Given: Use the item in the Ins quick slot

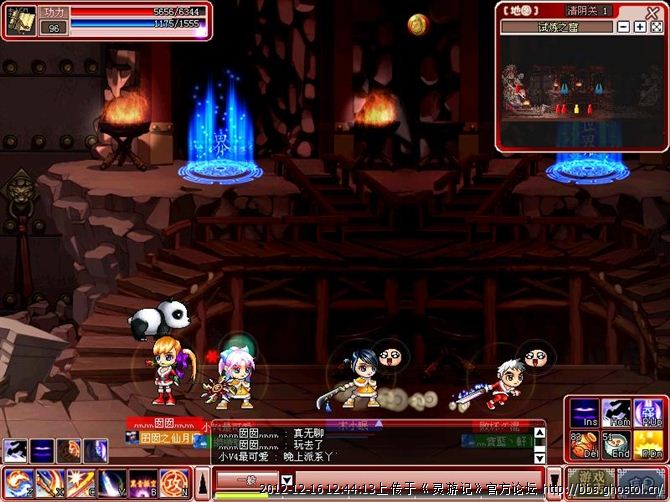Looking at the screenshot, I should tap(585, 414).
